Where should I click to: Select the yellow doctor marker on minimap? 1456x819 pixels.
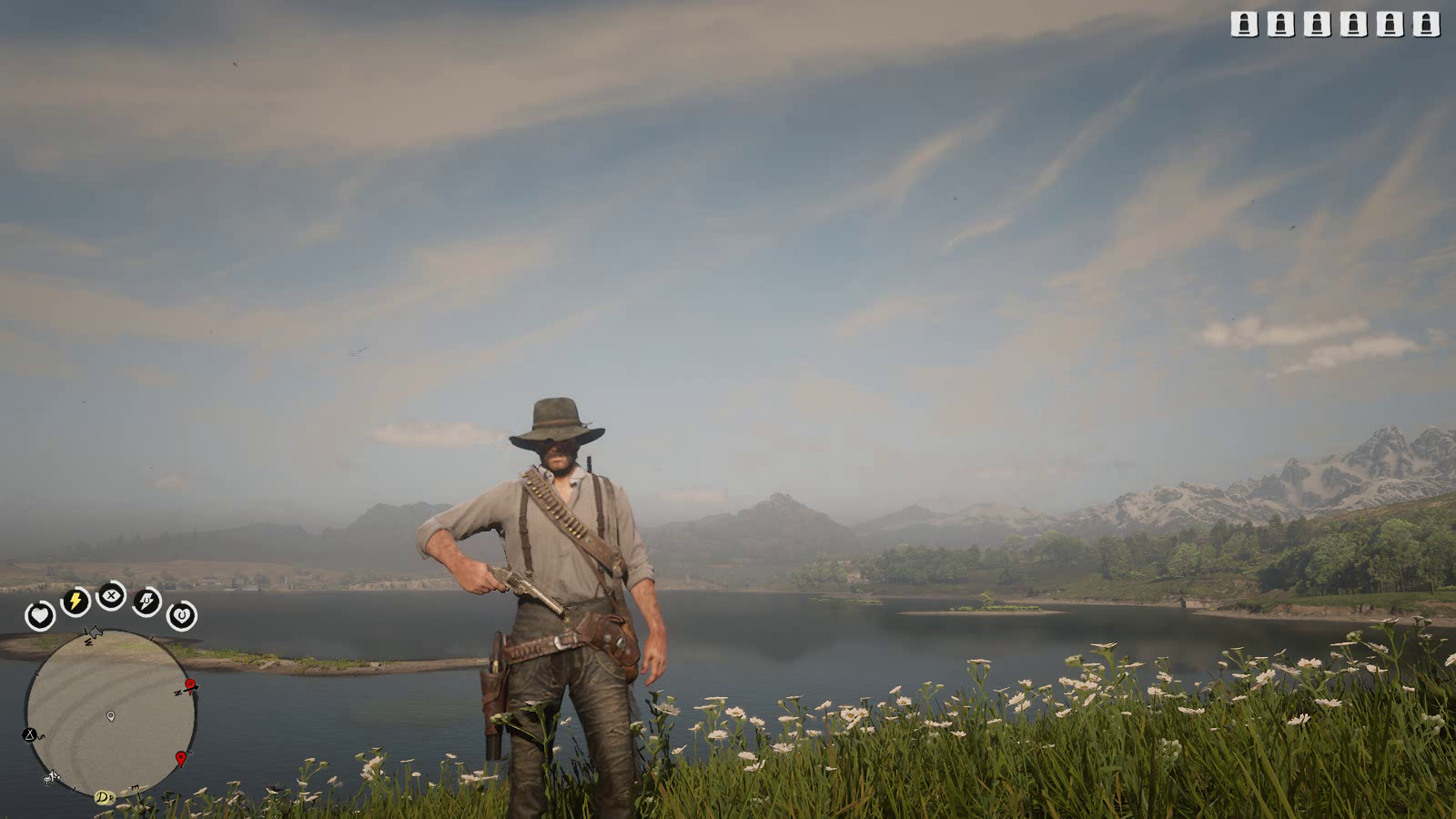coord(105,797)
